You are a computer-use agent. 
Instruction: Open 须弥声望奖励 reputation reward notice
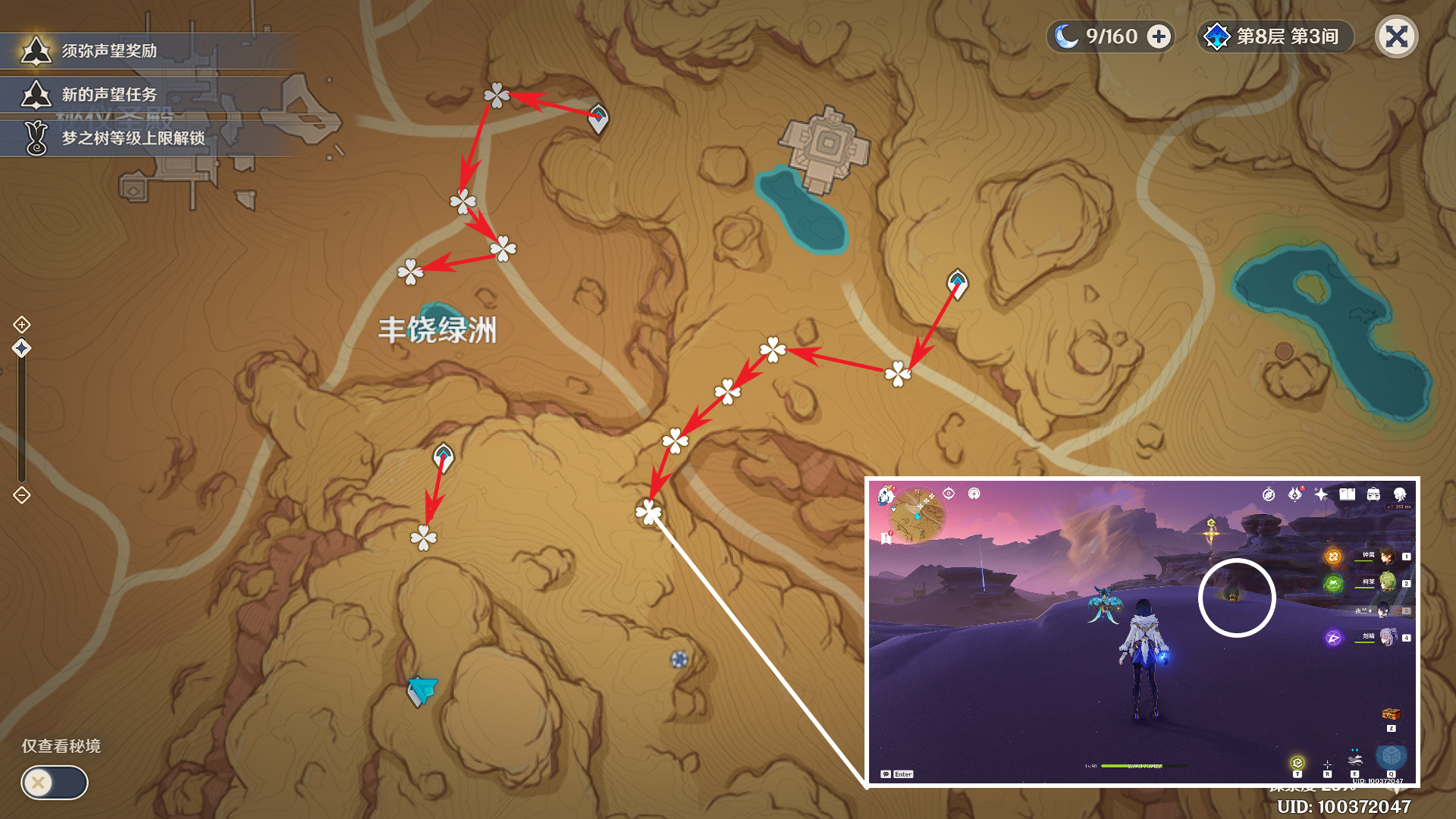(x=108, y=51)
